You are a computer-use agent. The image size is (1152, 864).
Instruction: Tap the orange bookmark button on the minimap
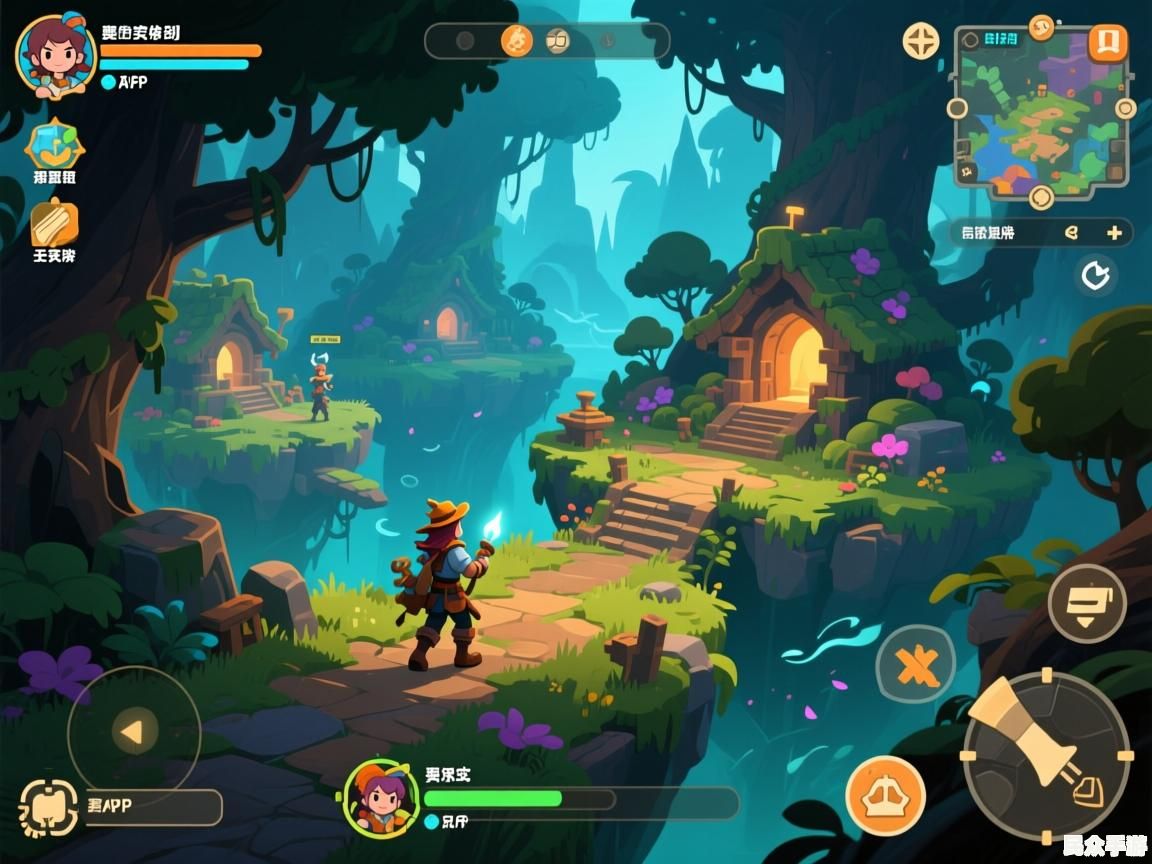[1107, 42]
